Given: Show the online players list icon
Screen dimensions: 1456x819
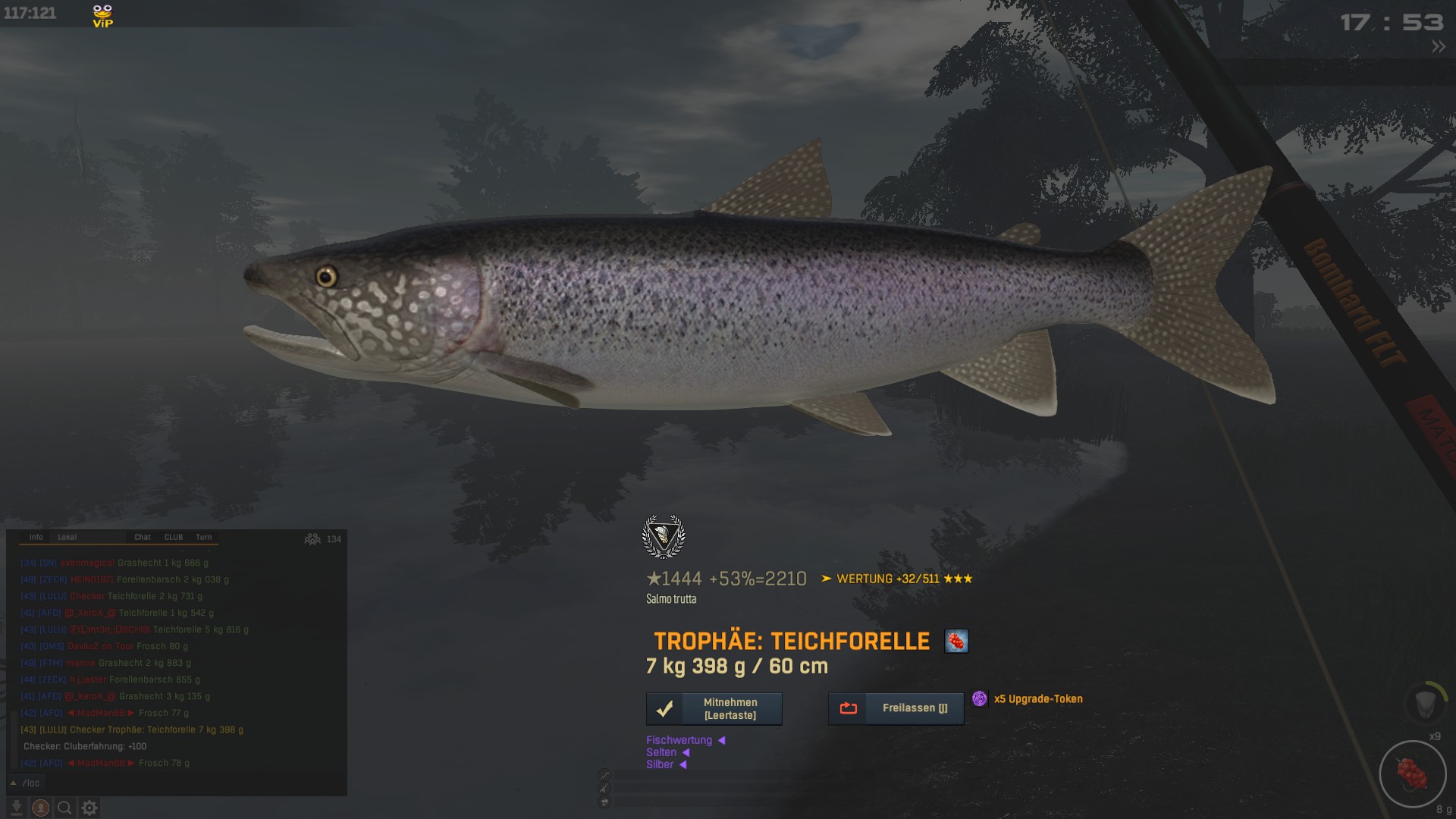Looking at the screenshot, I should tap(312, 539).
